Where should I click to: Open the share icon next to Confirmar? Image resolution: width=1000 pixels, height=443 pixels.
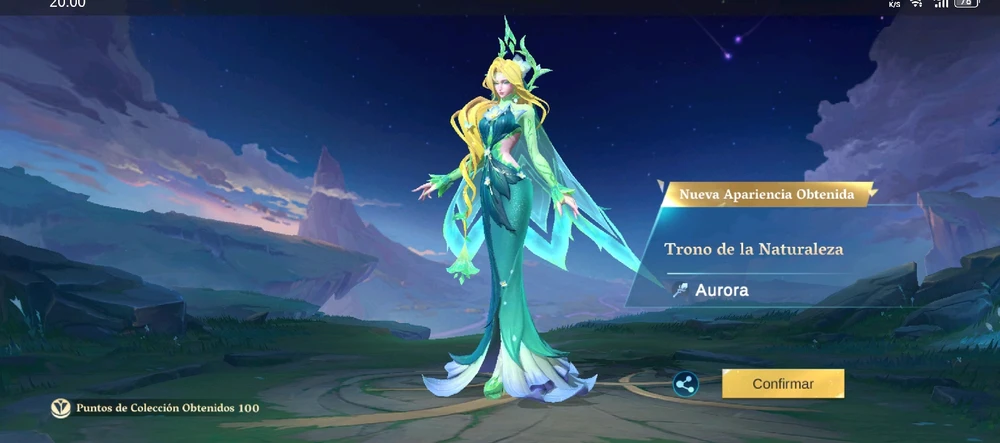685,384
